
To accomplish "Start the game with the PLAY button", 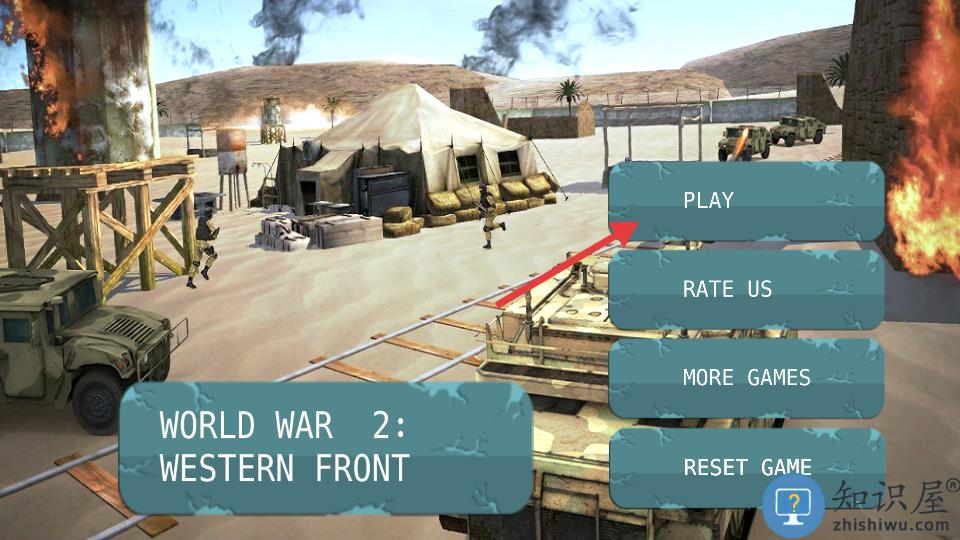I will point(746,201).
